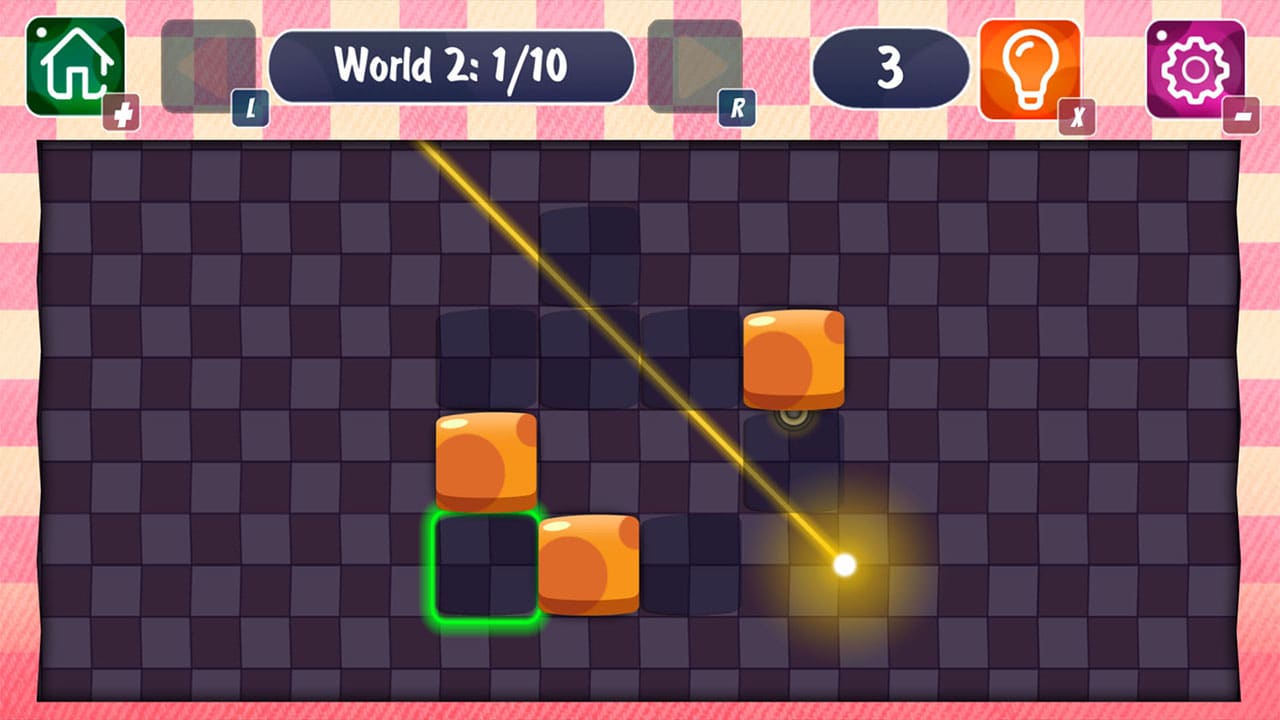Open the home menu via the green house icon
Image resolution: width=1280 pixels, height=720 pixels.
click(x=73, y=64)
